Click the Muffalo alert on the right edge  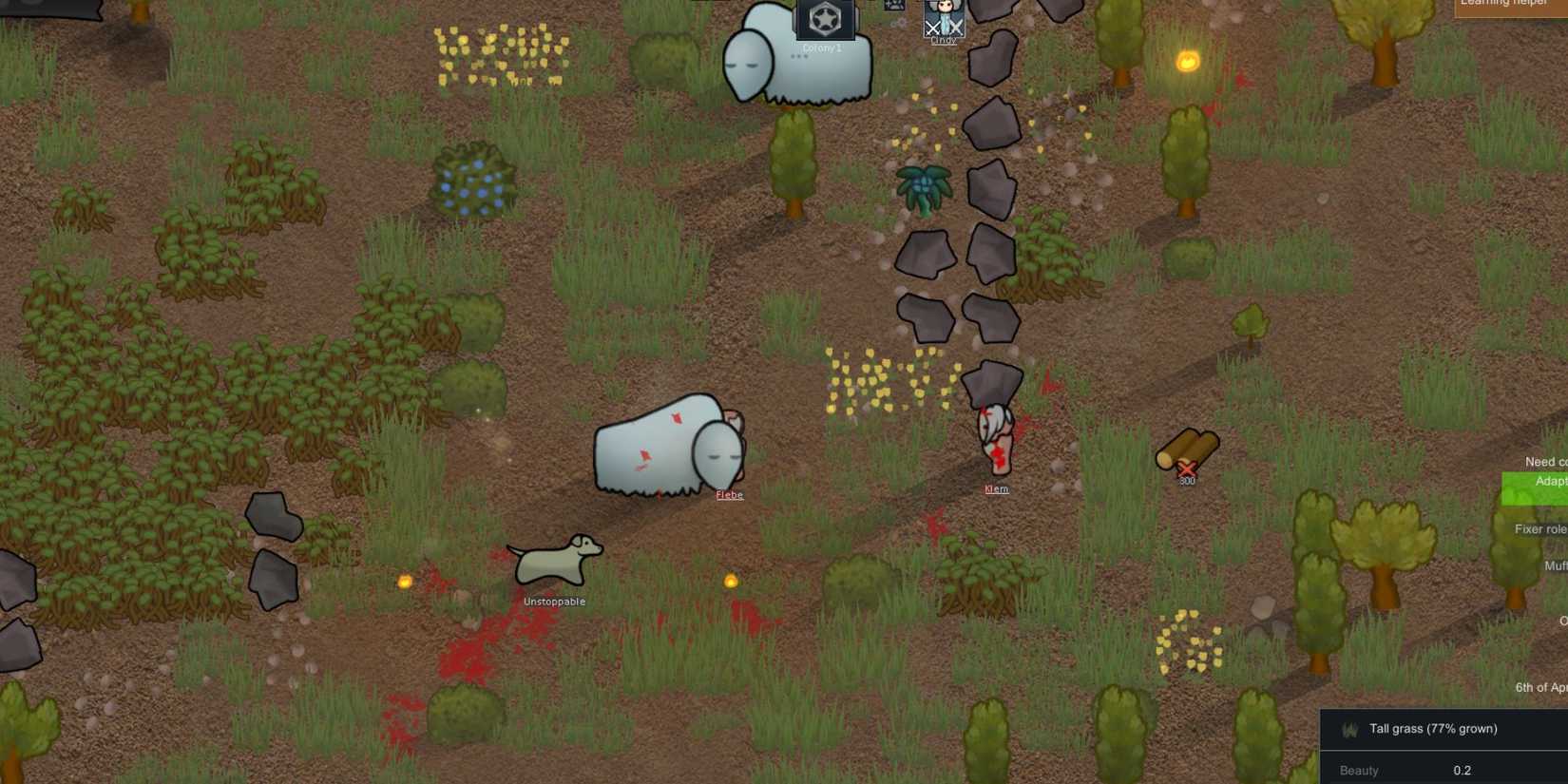pyautogui.click(x=1555, y=565)
